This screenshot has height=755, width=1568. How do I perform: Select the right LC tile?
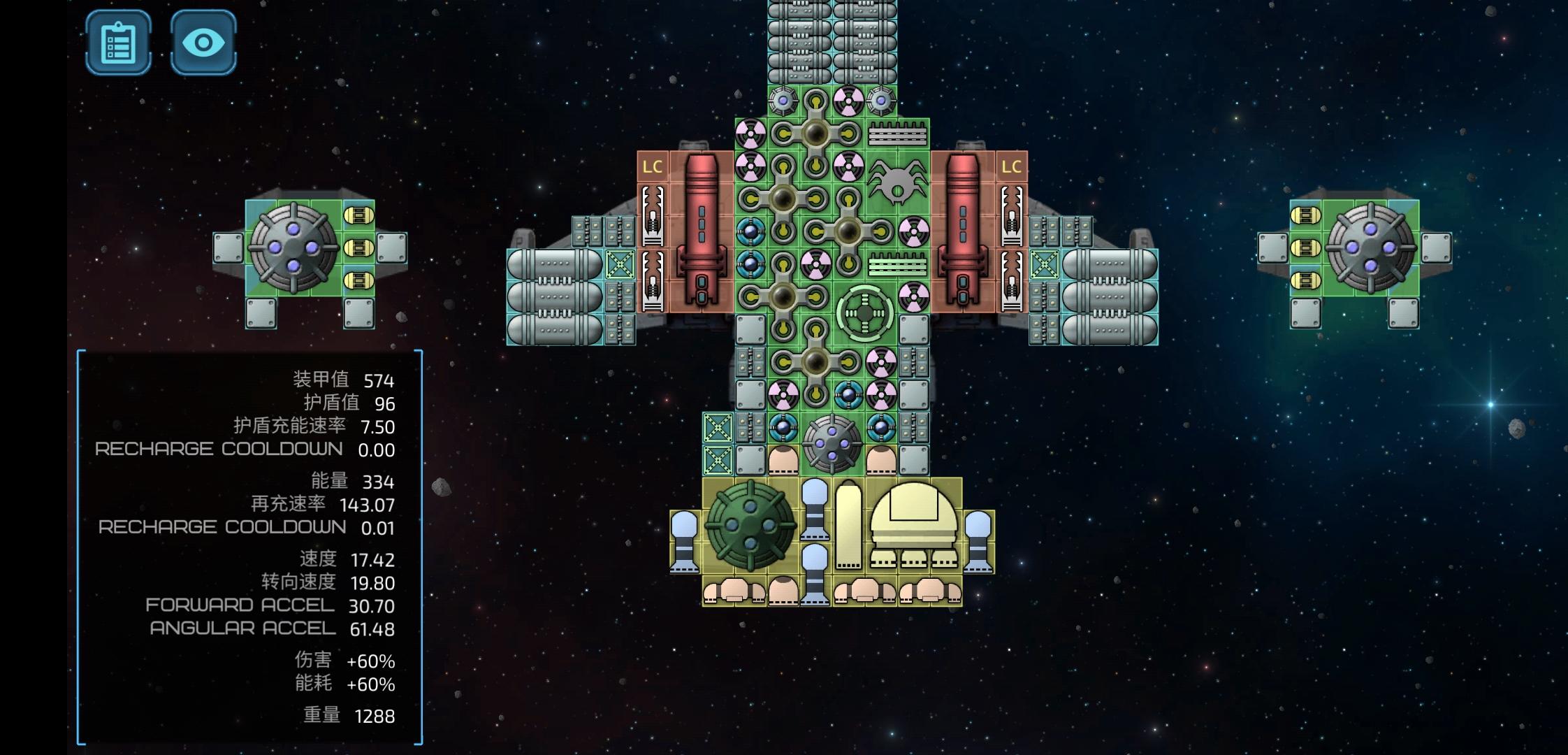click(1011, 167)
